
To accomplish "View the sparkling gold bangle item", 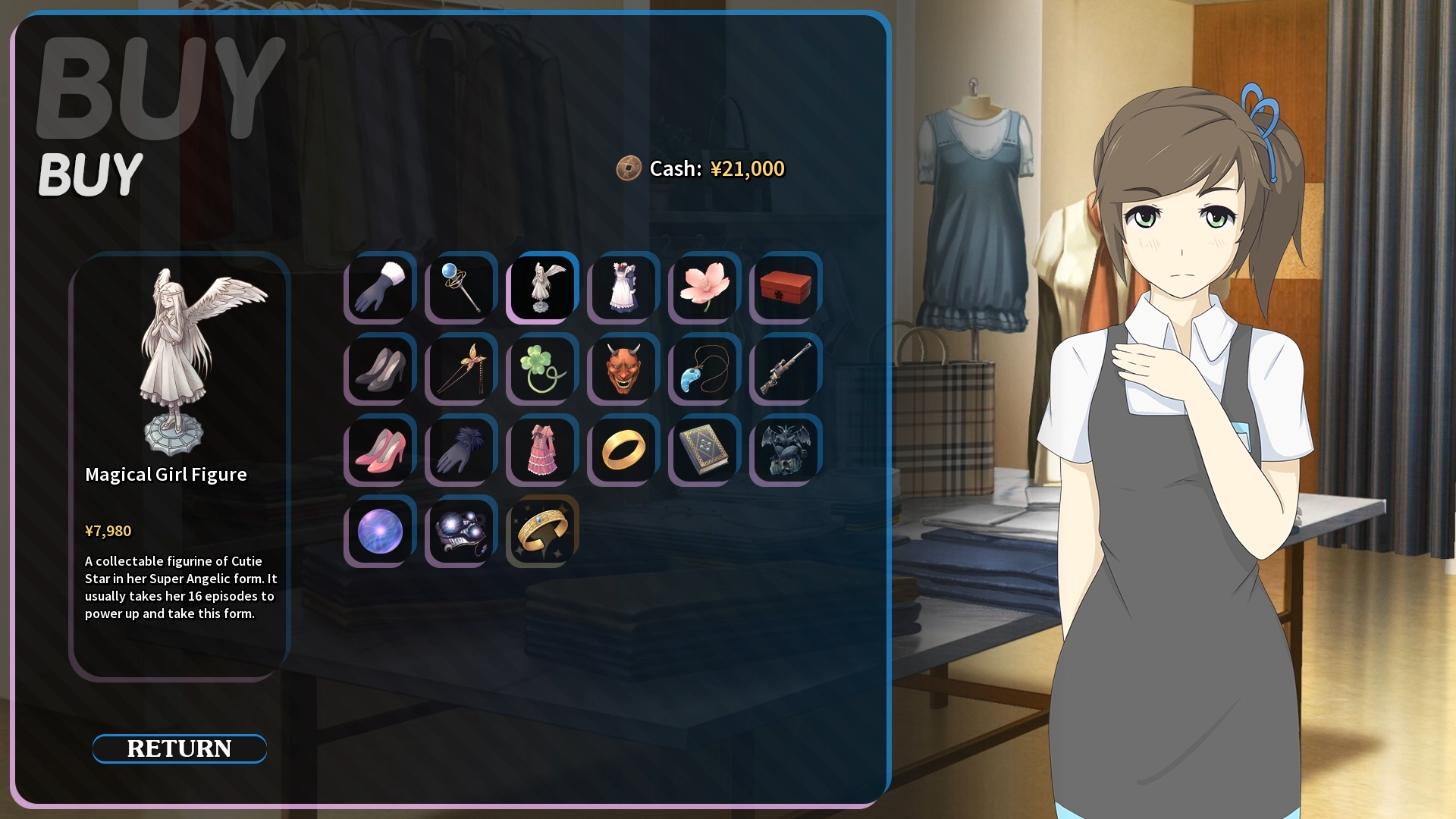I will click(x=541, y=531).
